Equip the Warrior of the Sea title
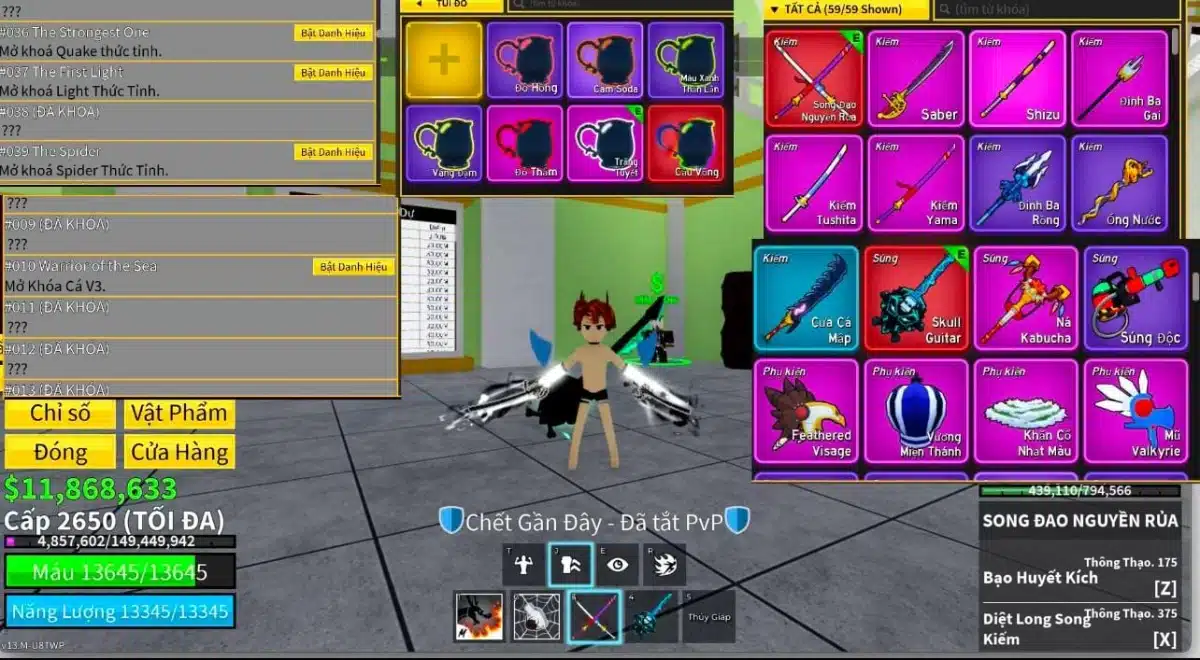The width and height of the screenshot is (1200, 660). coord(354,267)
